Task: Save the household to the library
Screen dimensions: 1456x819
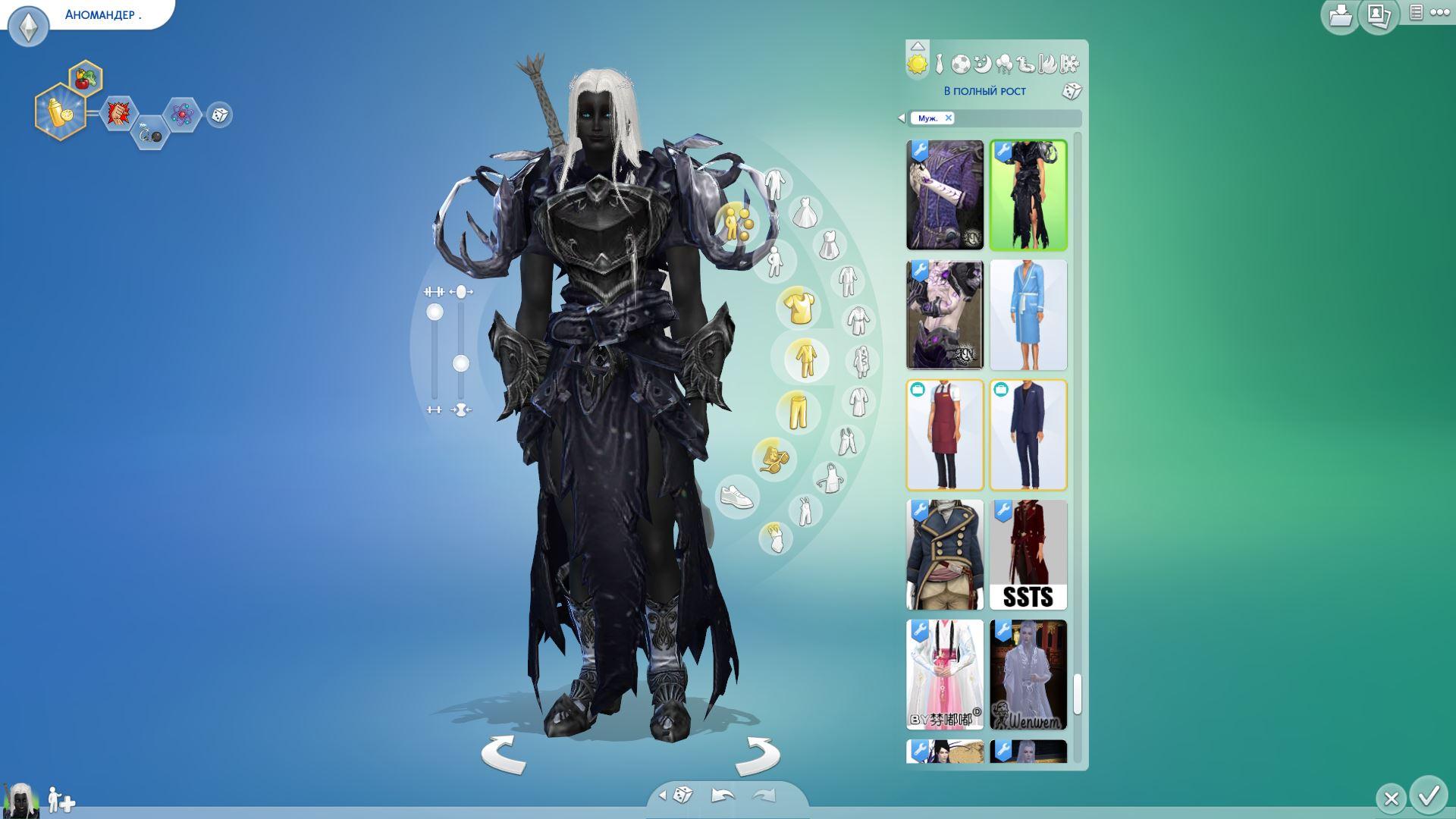Action: point(1340,15)
